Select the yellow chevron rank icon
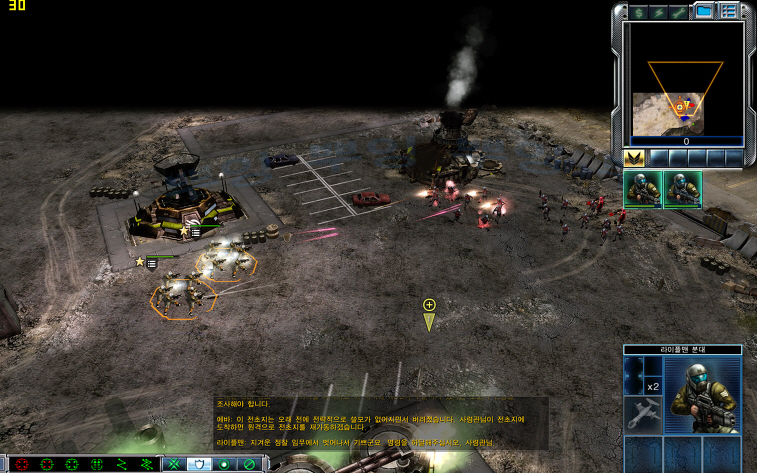 634,158
